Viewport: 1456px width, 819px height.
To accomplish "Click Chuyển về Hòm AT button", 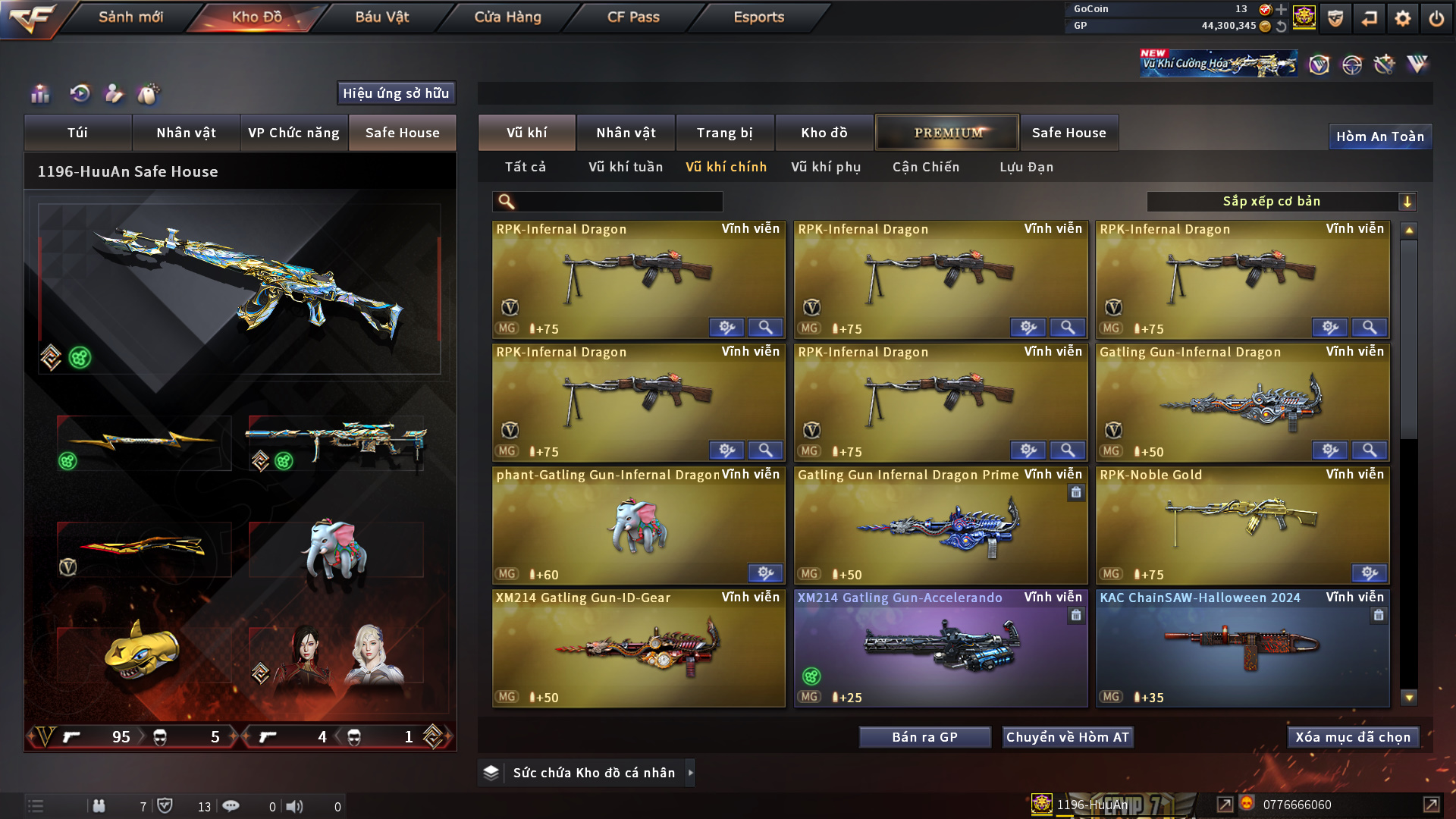I will pyautogui.click(x=1068, y=737).
